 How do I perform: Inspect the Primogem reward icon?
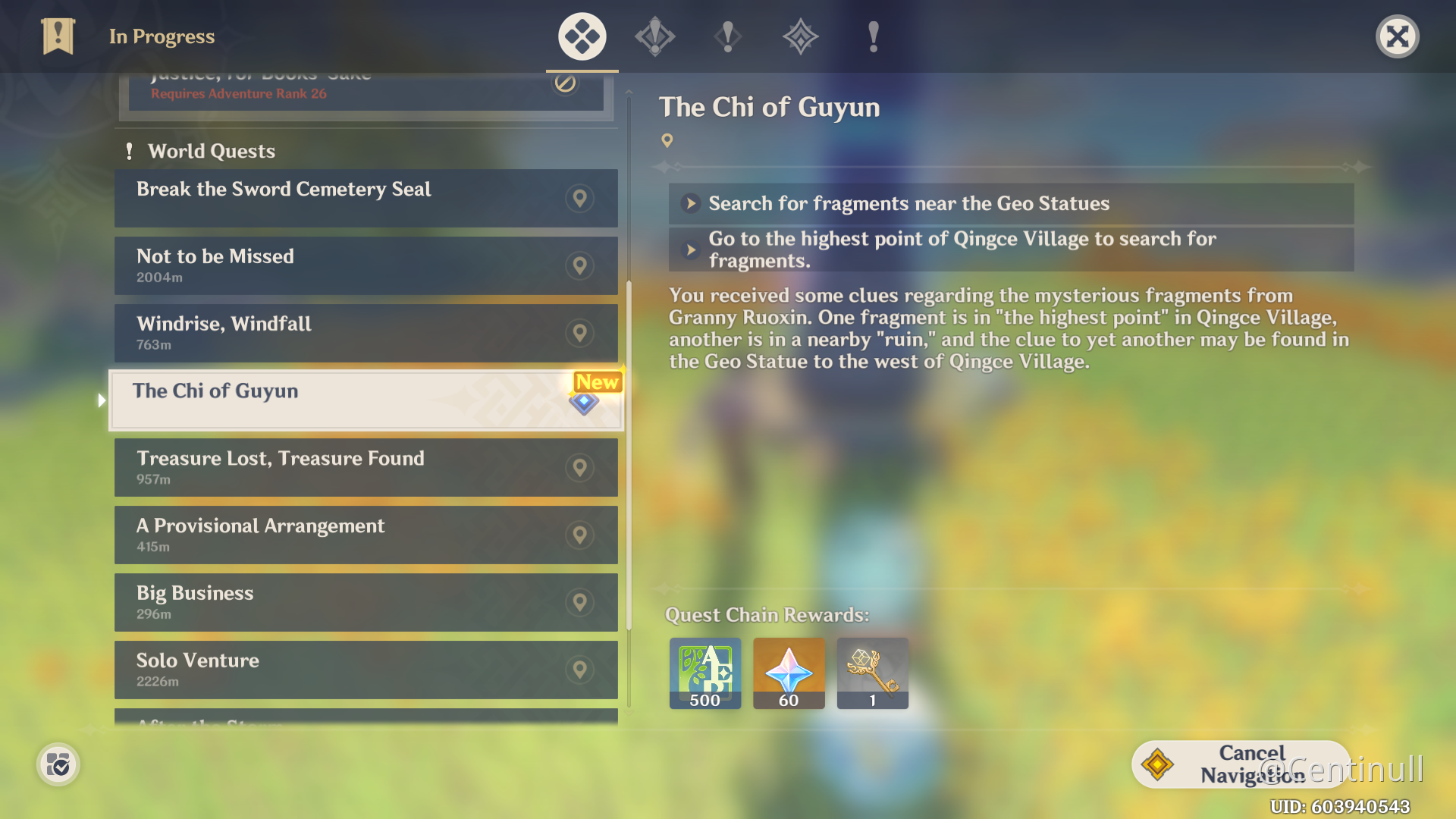click(789, 673)
